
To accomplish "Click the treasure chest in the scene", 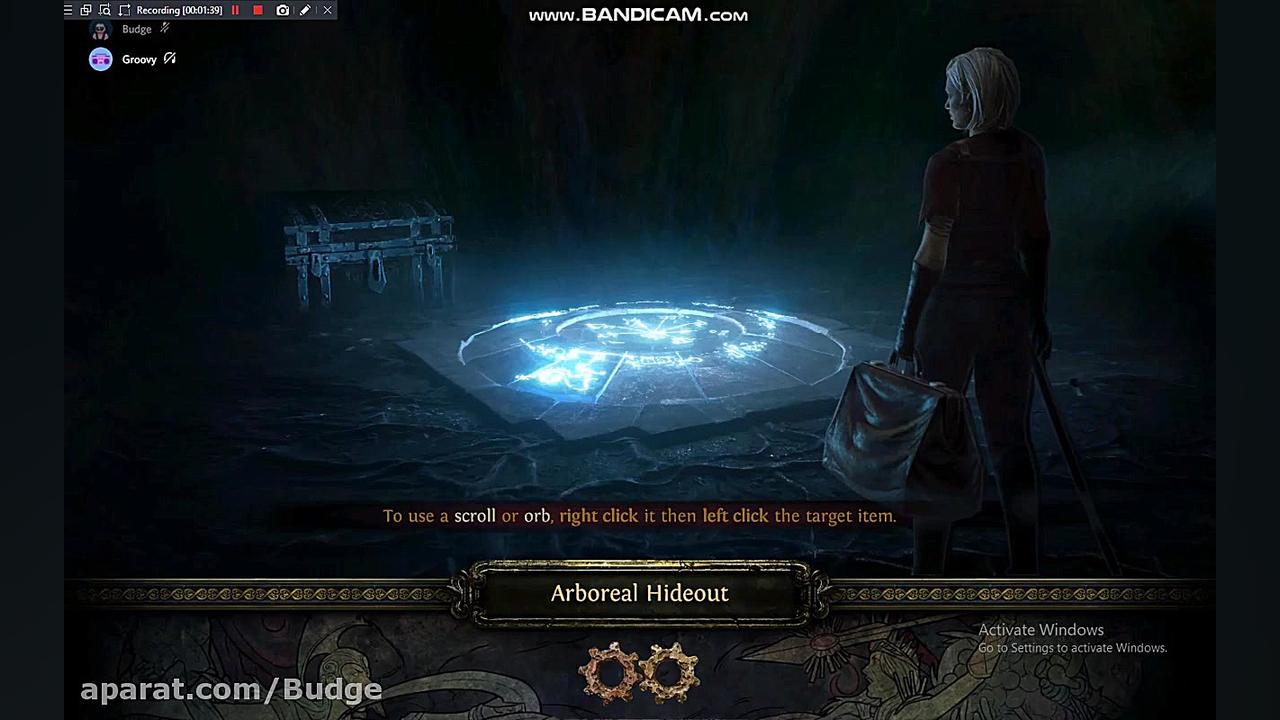I will (x=368, y=245).
